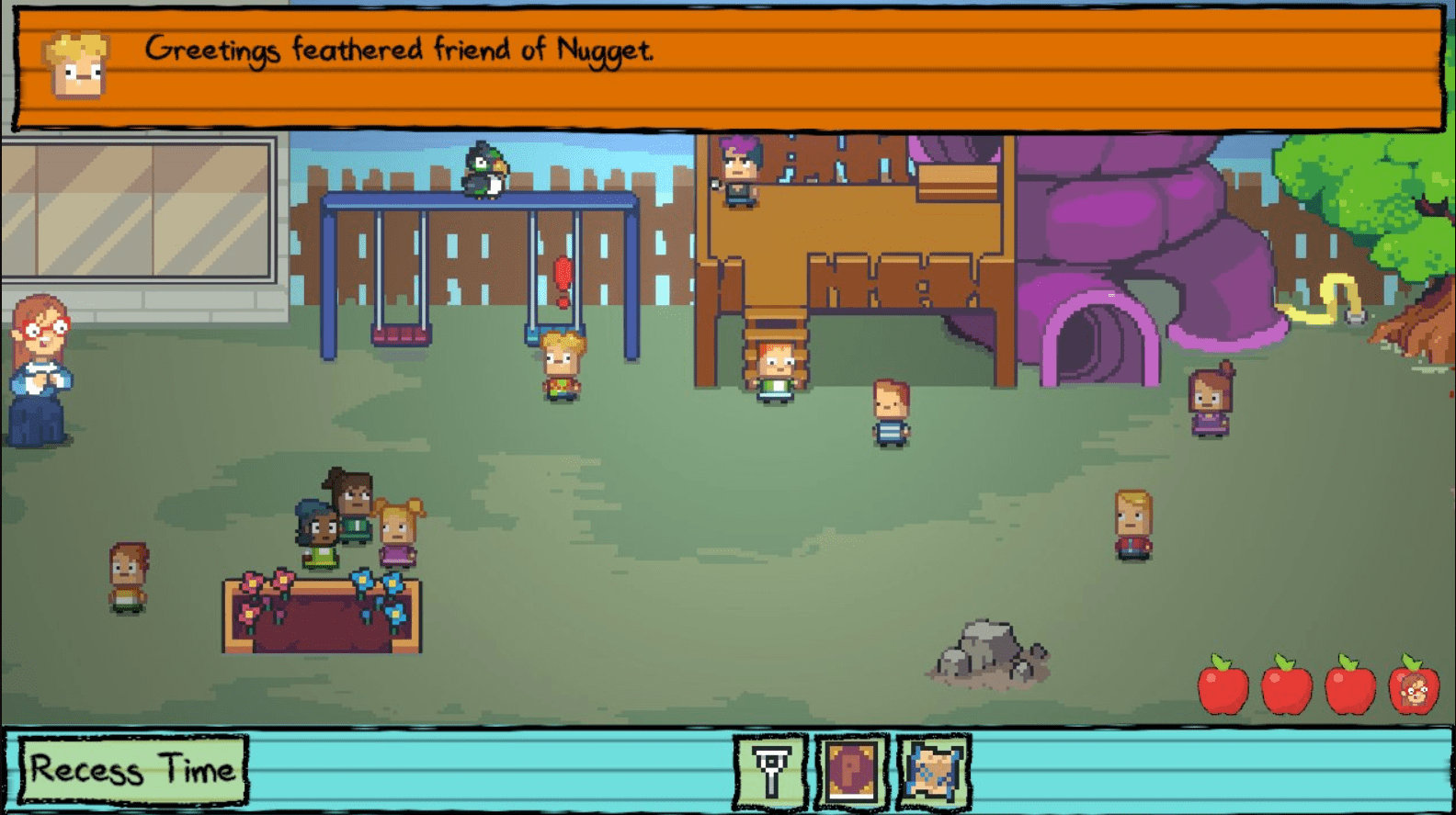
Task: Select the plunger tool icon
Action: [x=770, y=773]
